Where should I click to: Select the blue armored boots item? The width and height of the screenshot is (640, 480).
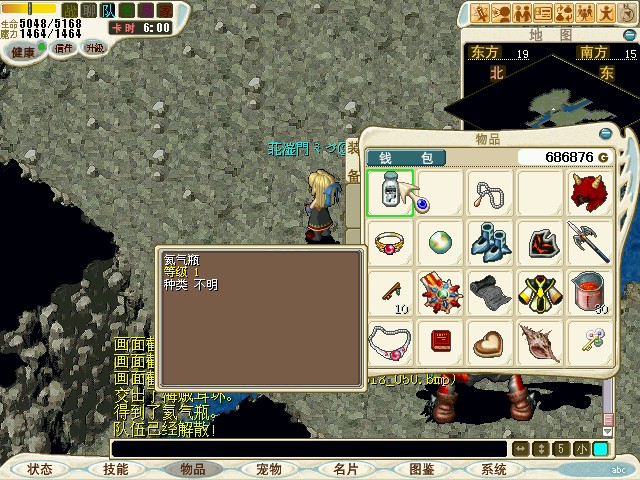pos(490,241)
